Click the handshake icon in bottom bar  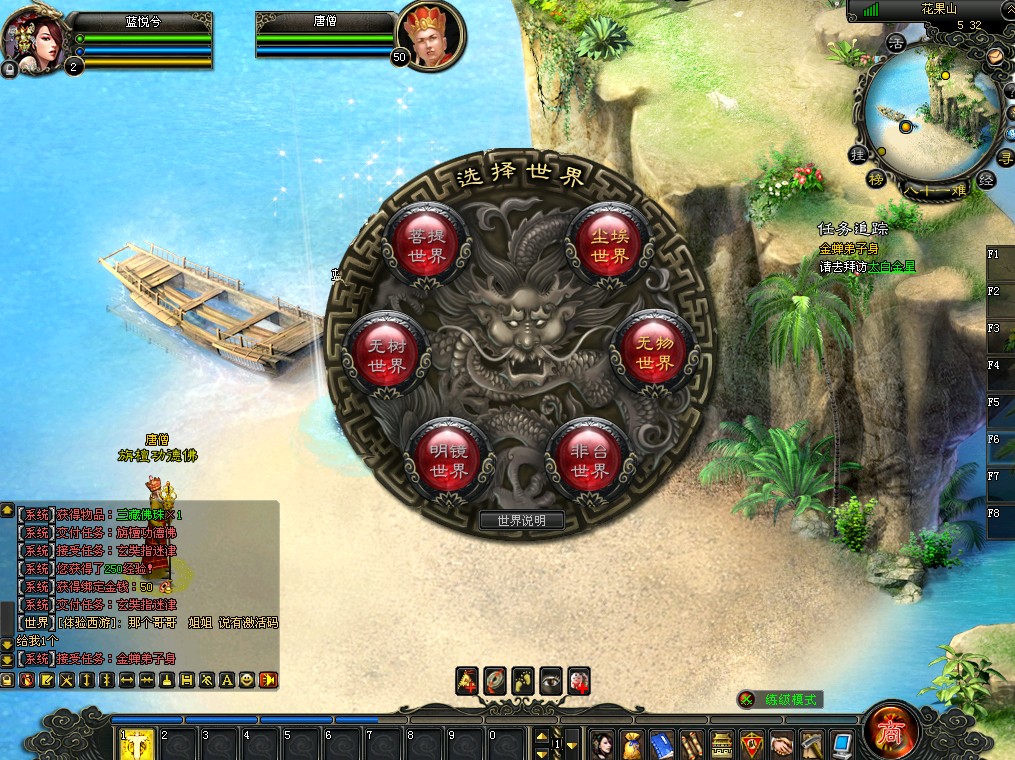coord(781,744)
